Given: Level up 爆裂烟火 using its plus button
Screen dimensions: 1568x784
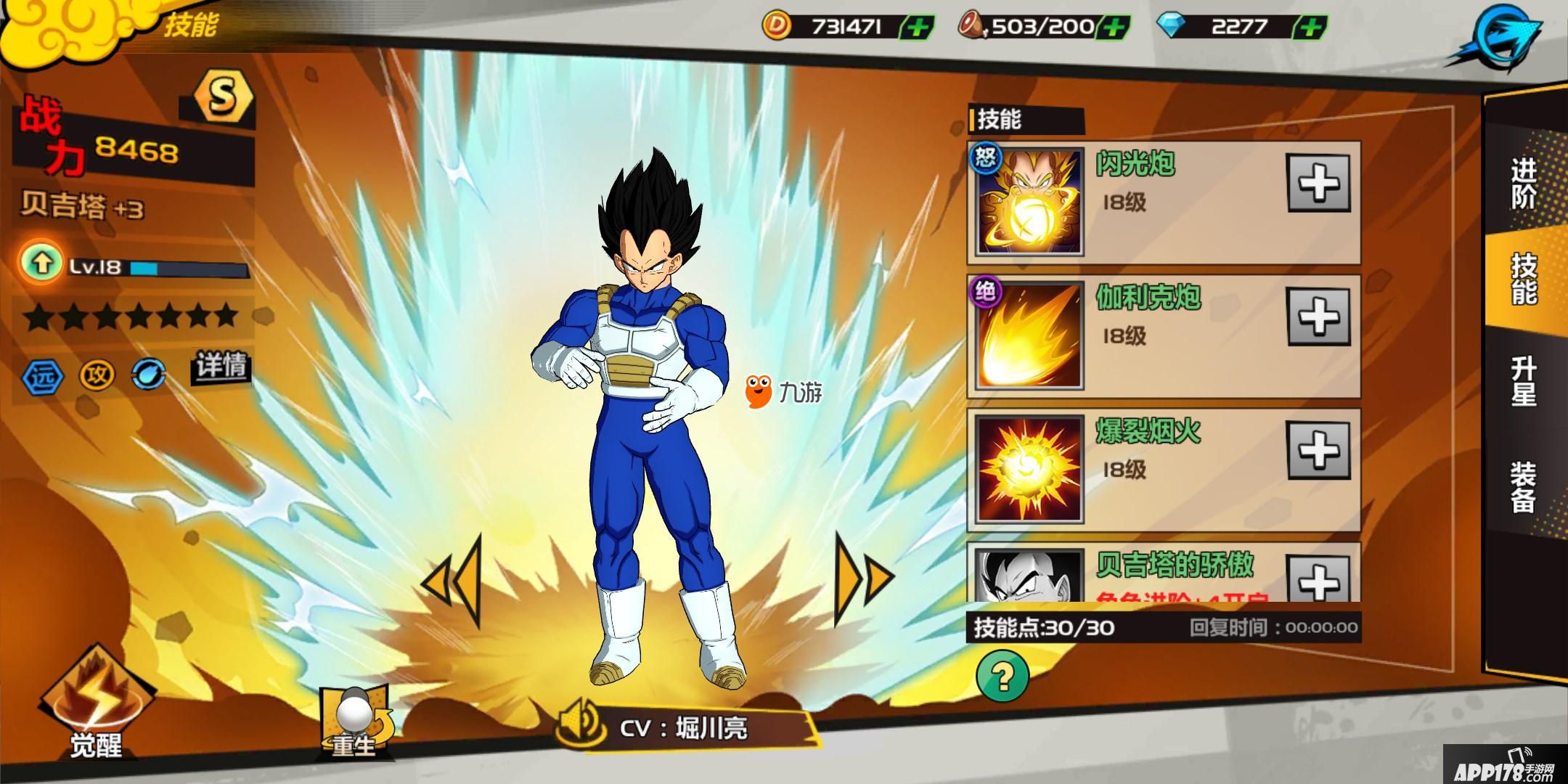Looking at the screenshot, I should click(1318, 450).
